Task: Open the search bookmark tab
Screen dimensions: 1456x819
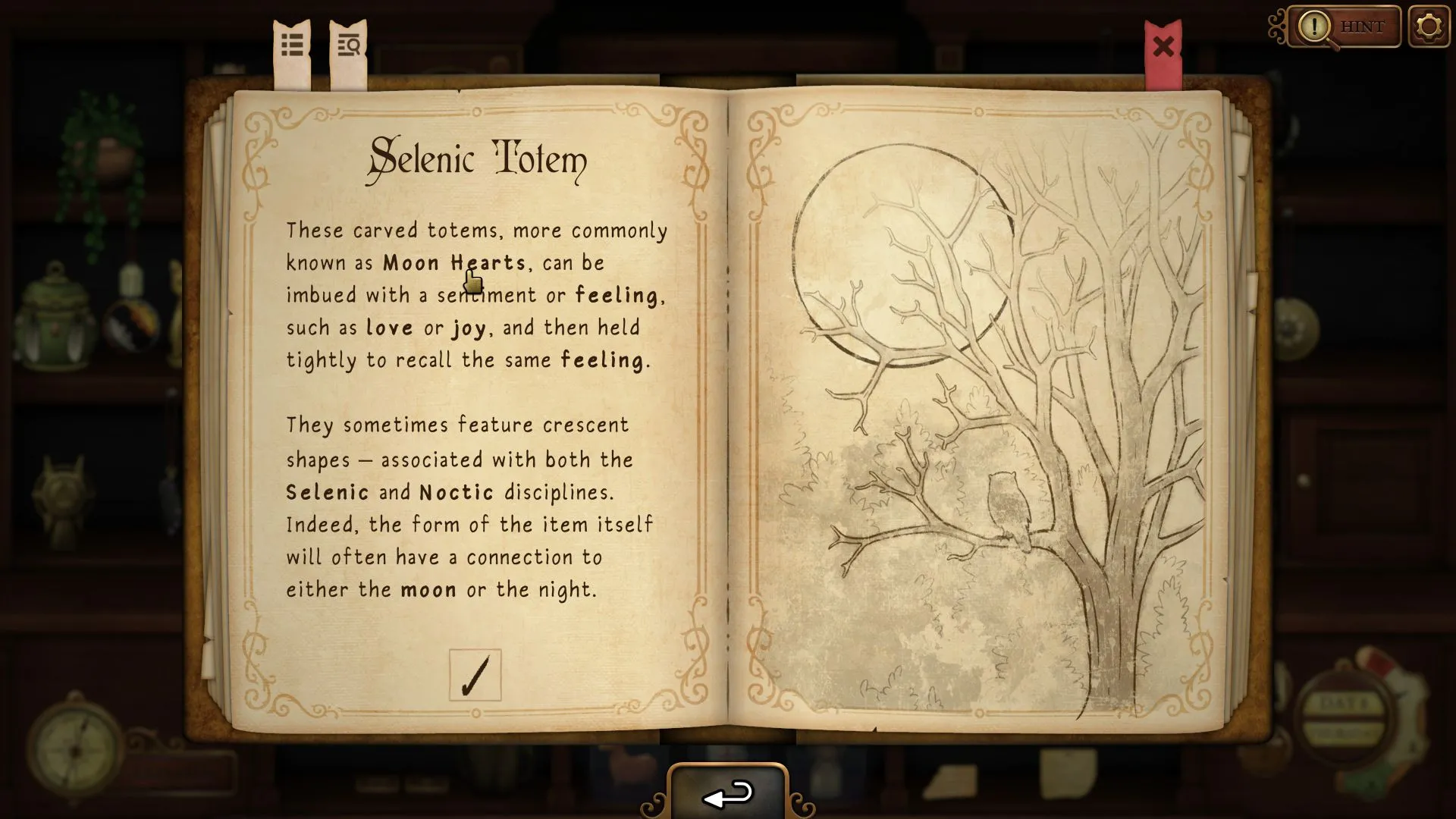Action: point(349,45)
